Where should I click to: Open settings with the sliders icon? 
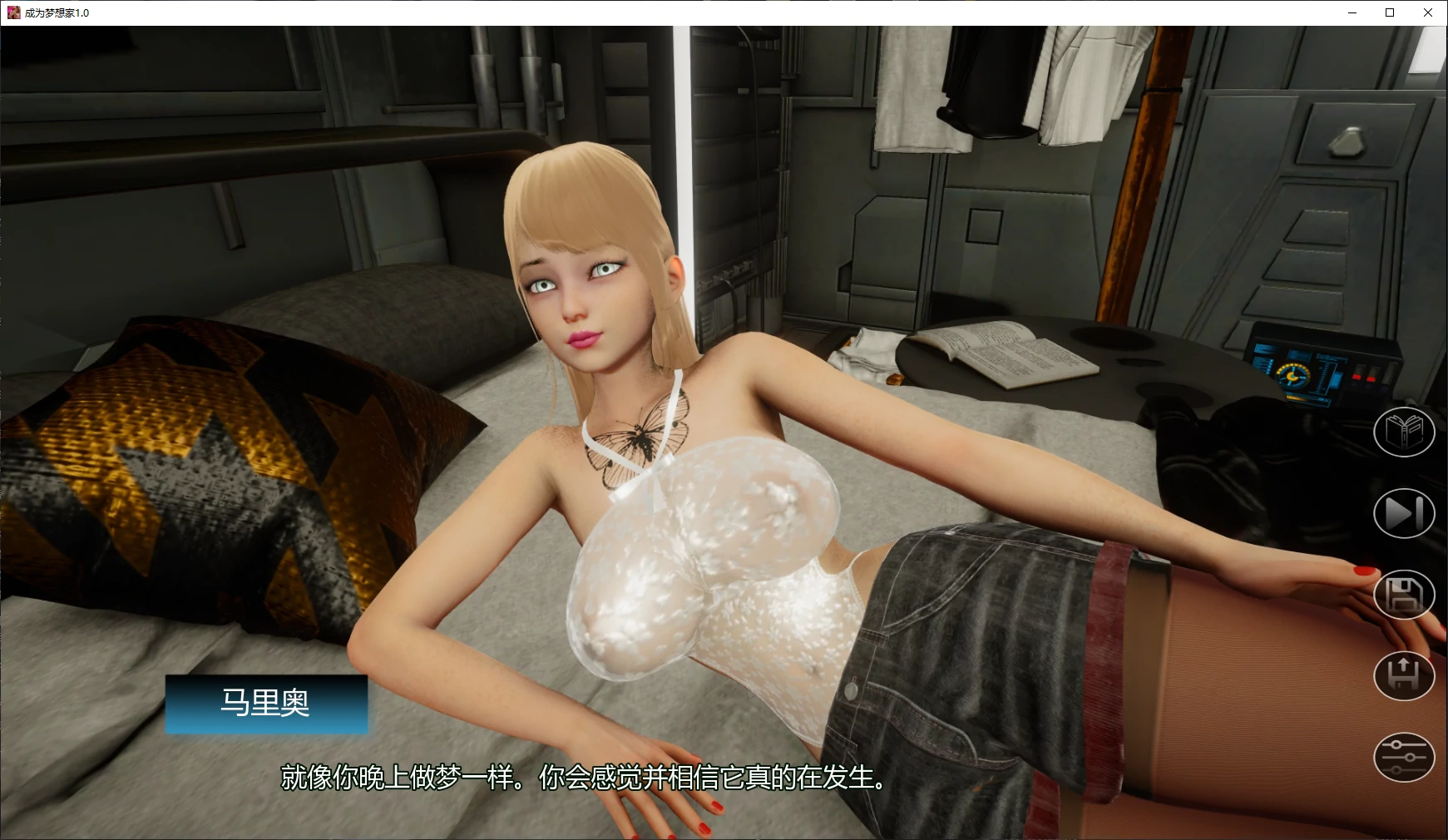[x=1404, y=757]
